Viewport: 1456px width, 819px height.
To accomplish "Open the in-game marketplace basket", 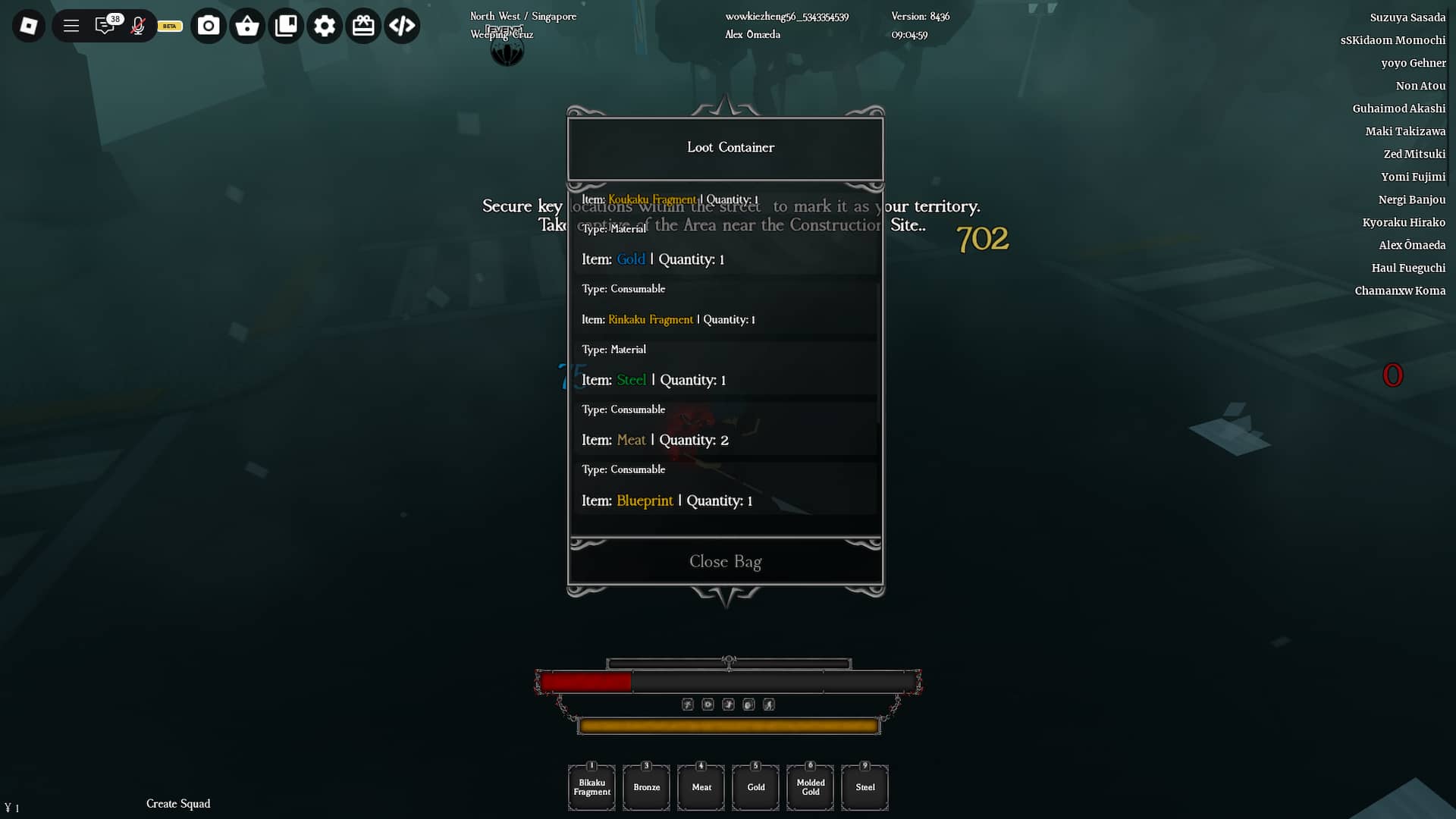I will coord(246,25).
